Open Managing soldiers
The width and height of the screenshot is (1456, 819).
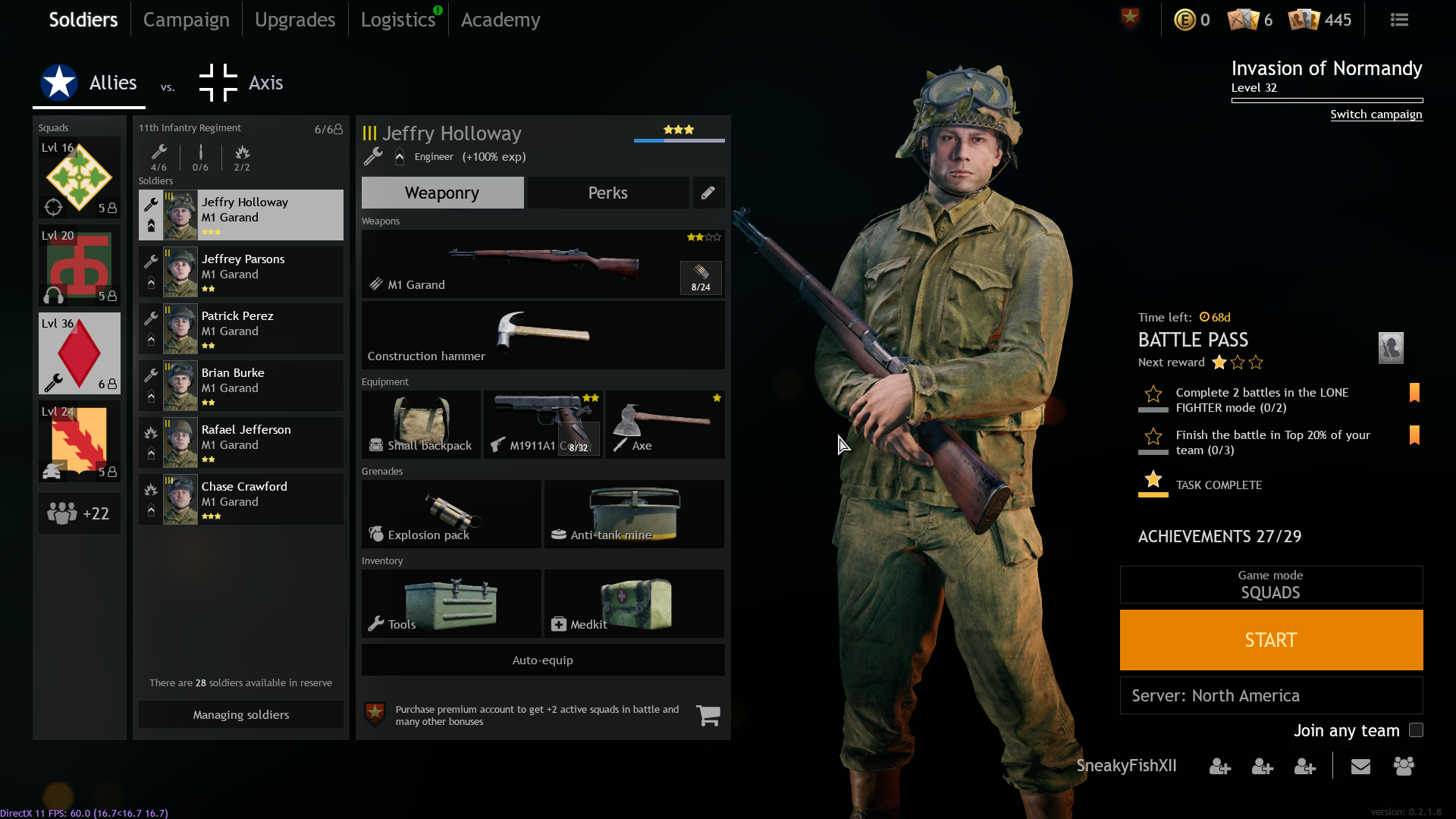[x=240, y=714]
